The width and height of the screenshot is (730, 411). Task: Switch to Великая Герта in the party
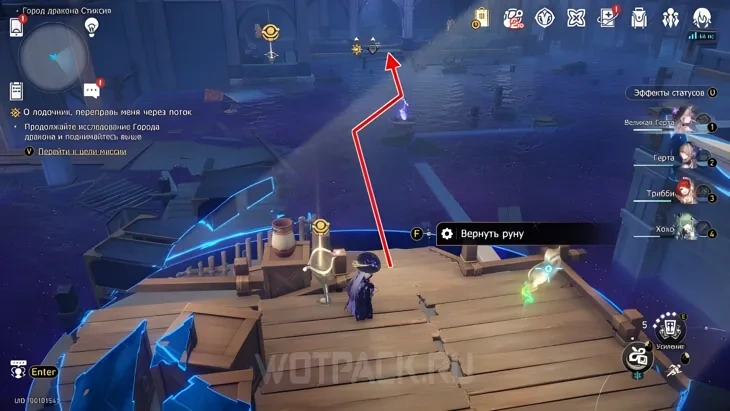coord(688,124)
